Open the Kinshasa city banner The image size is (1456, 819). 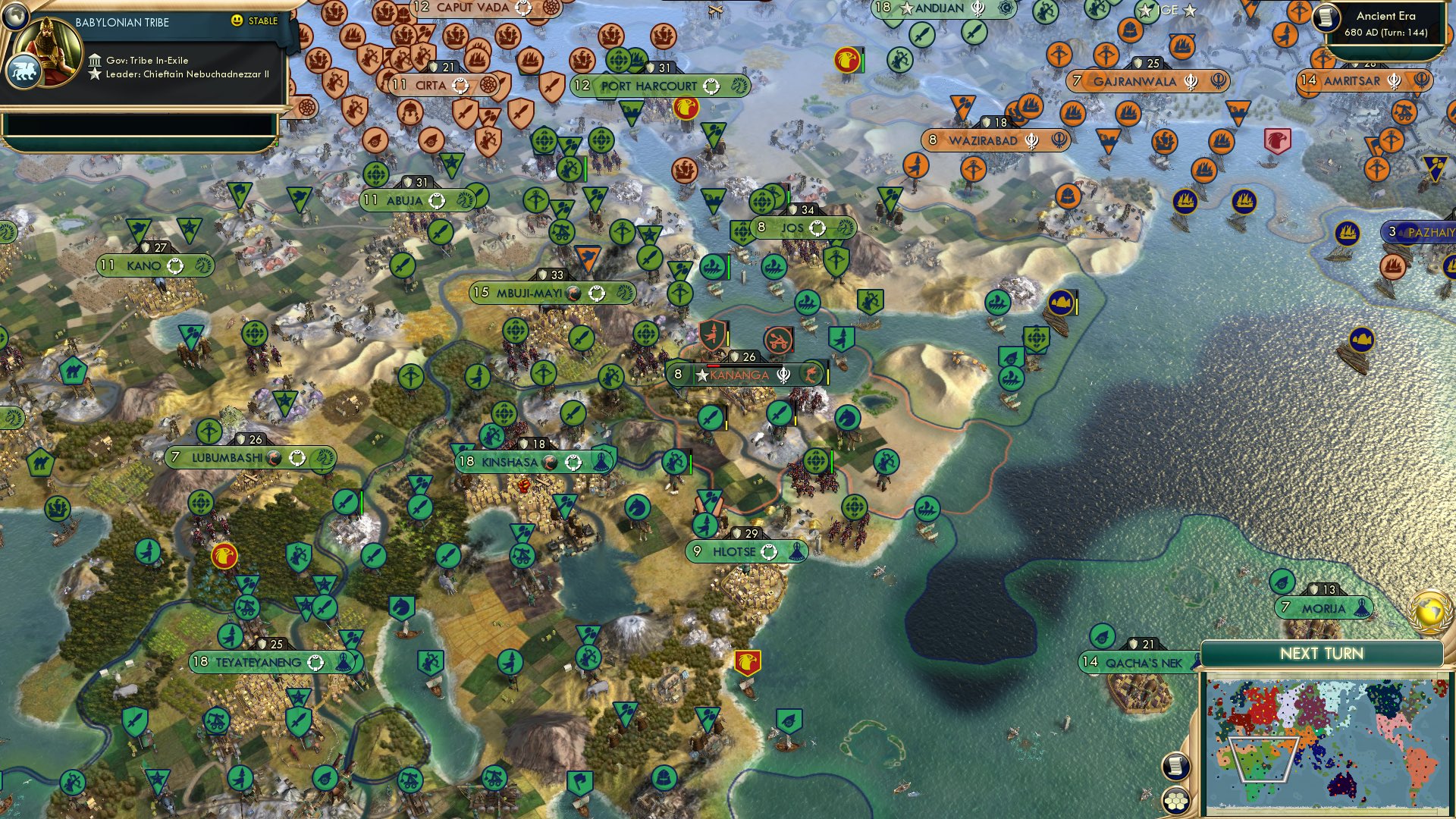point(510,462)
